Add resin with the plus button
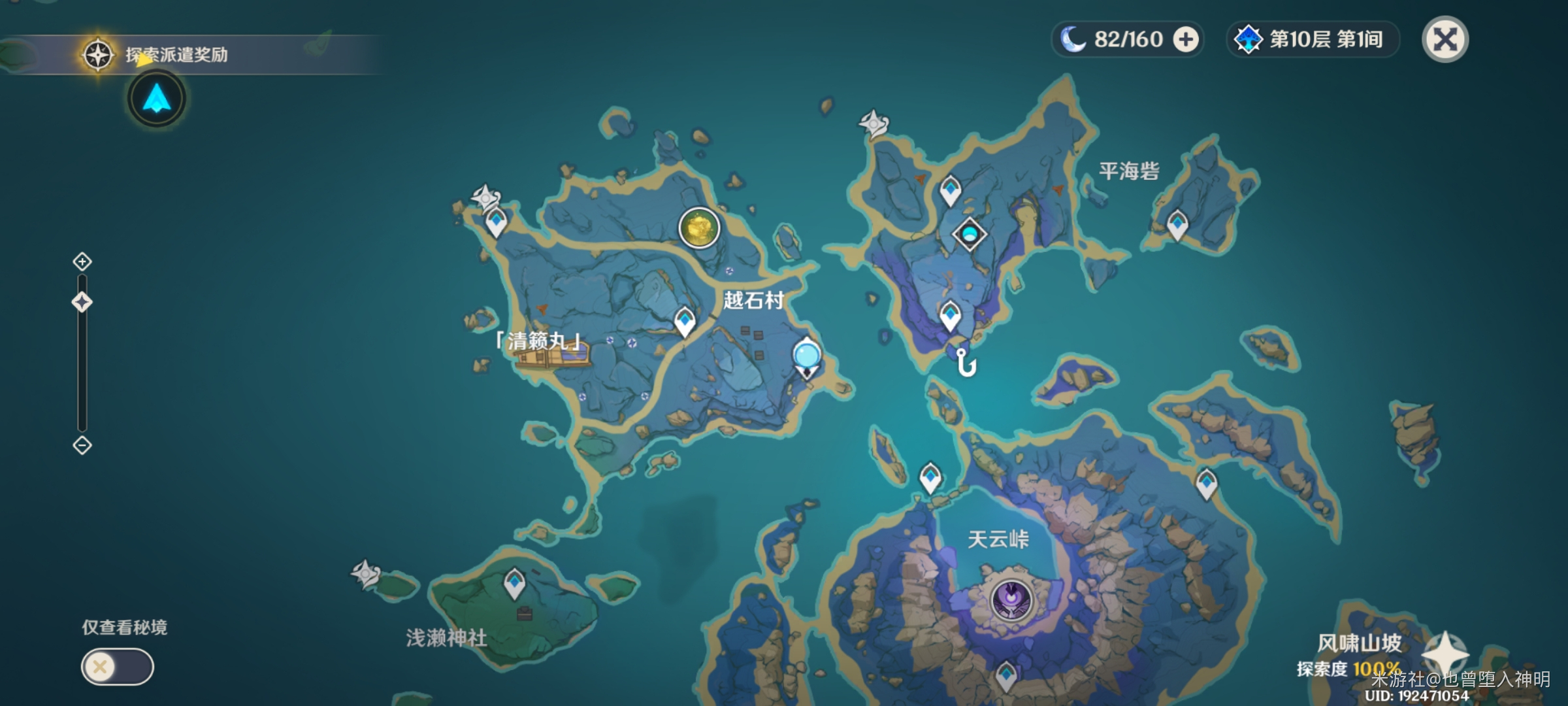The width and height of the screenshot is (1568, 706). point(1185,39)
